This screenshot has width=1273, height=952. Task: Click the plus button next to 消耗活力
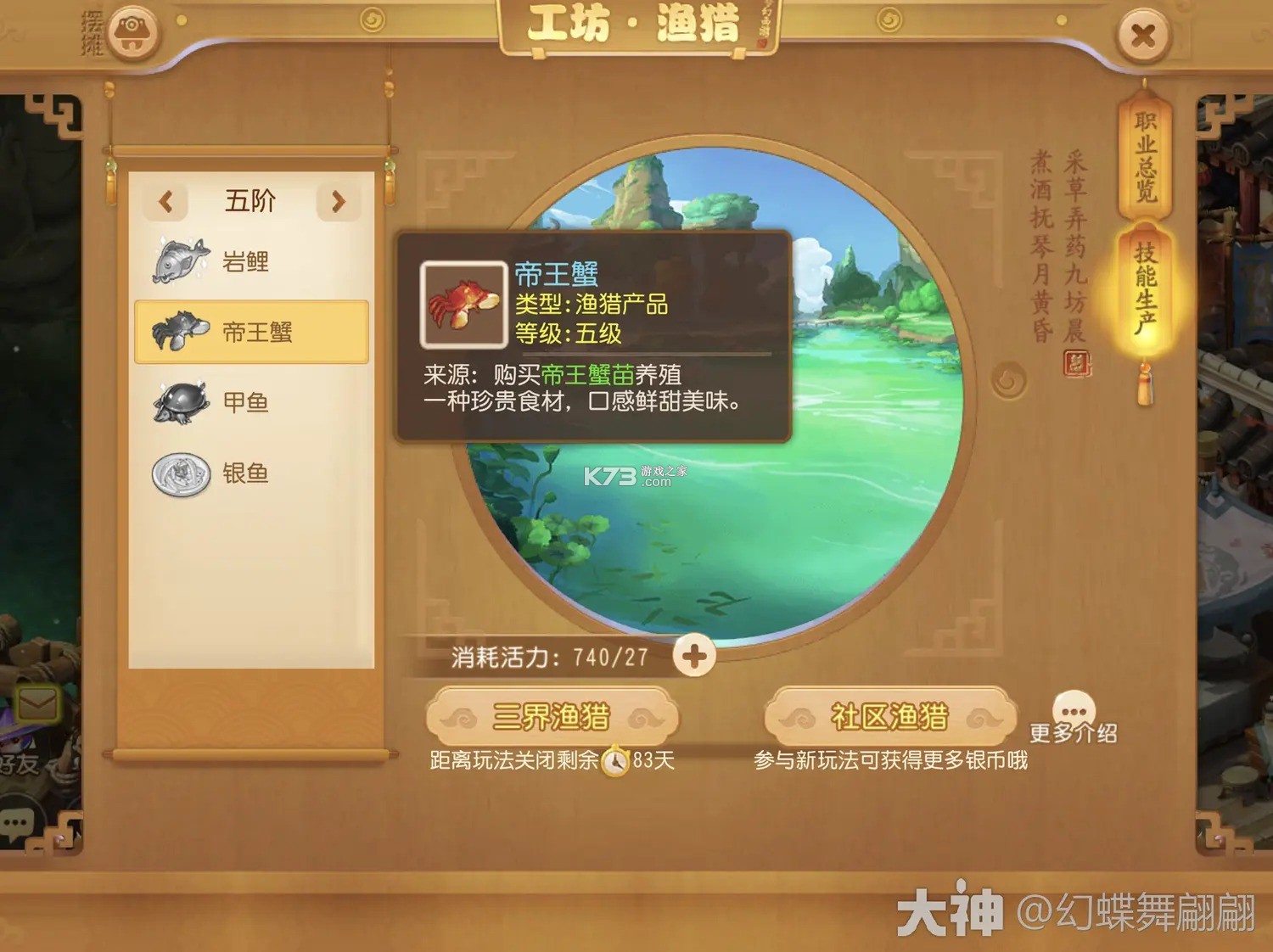point(696,654)
